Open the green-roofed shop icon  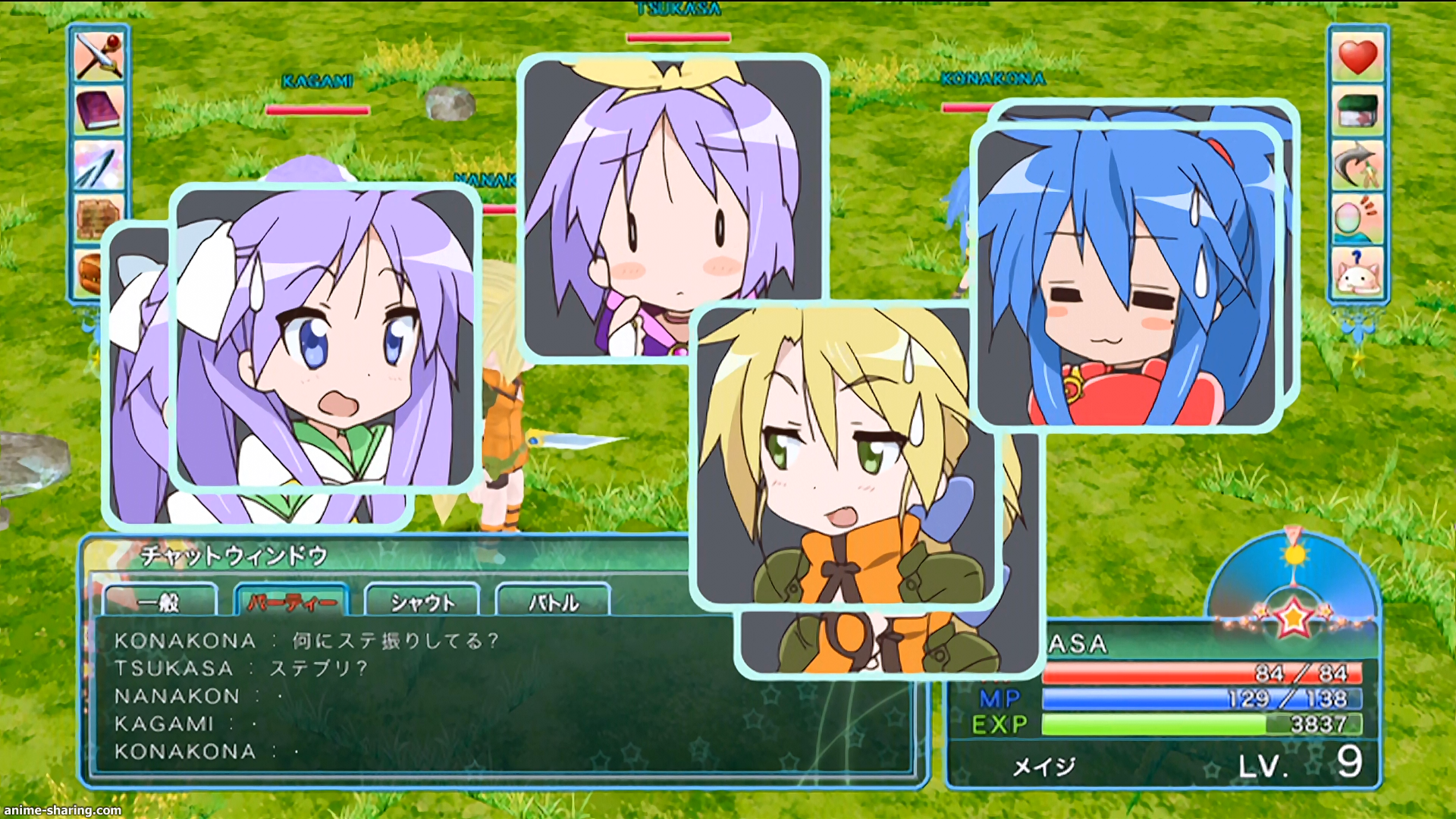(1357, 111)
